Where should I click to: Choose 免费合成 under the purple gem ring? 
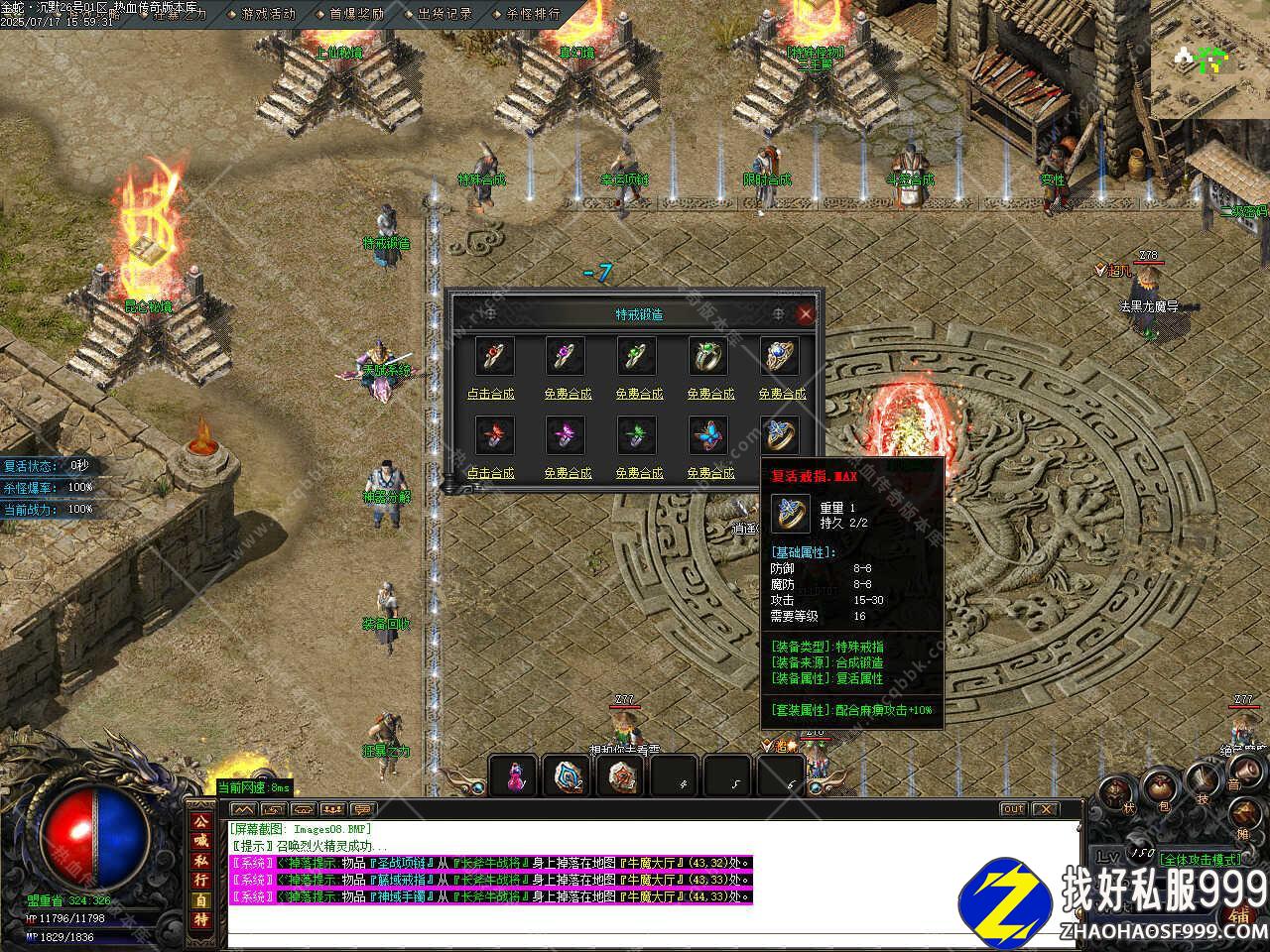568,394
